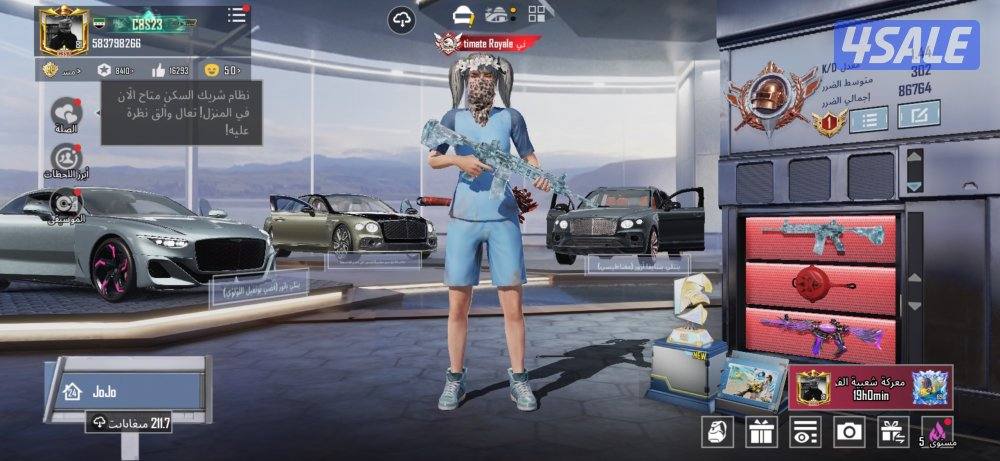Open the hearts connection icon
1000x461 pixels.
click(x=66, y=112)
